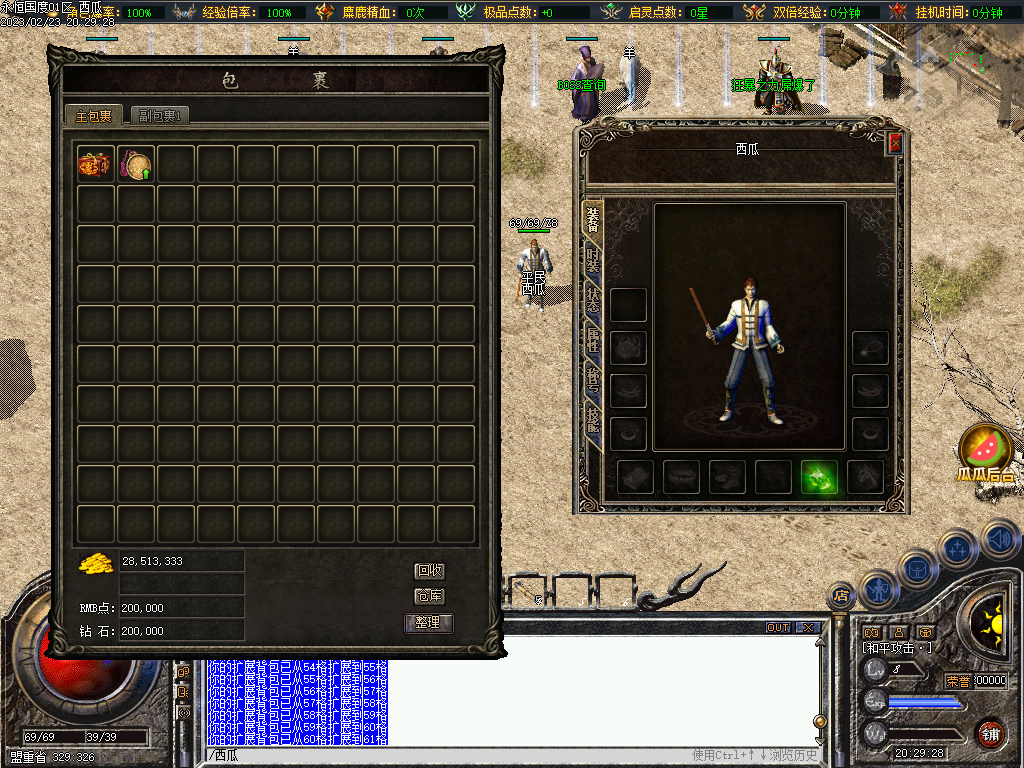Open the 称号 title tab

pyautogui.click(x=593, y=378)
